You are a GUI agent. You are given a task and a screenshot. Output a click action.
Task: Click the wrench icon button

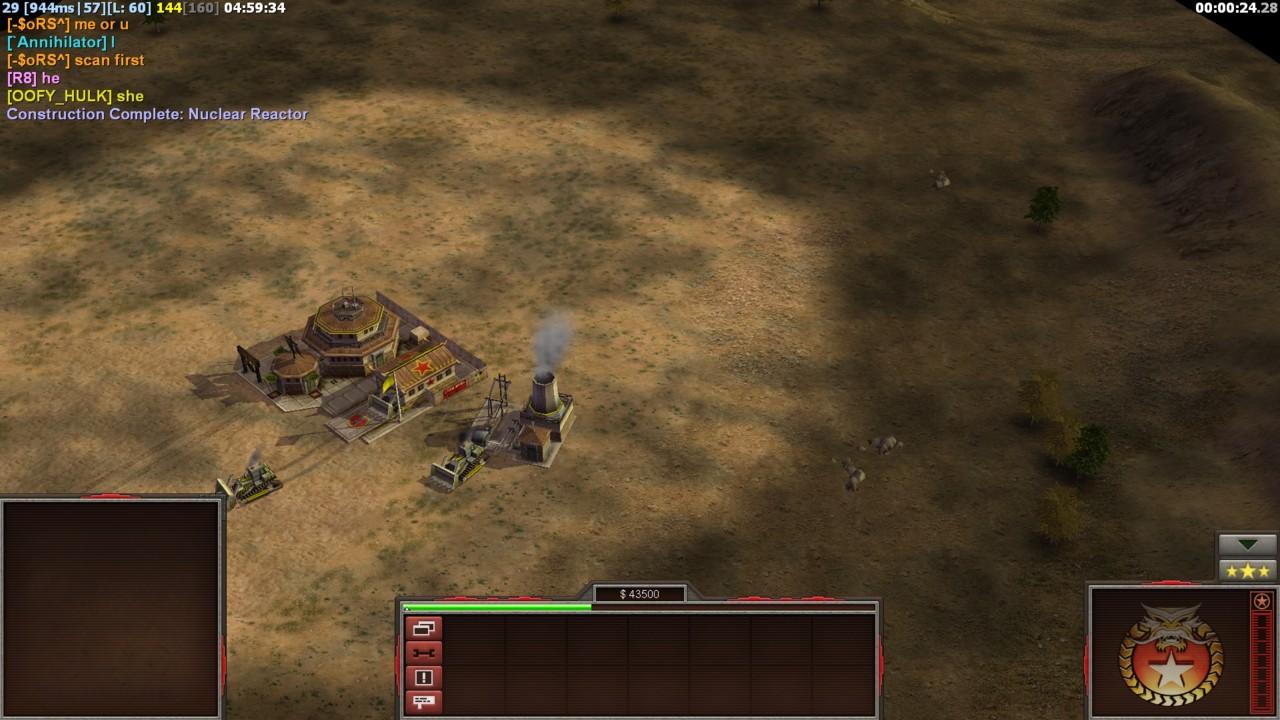click(423, 653)
